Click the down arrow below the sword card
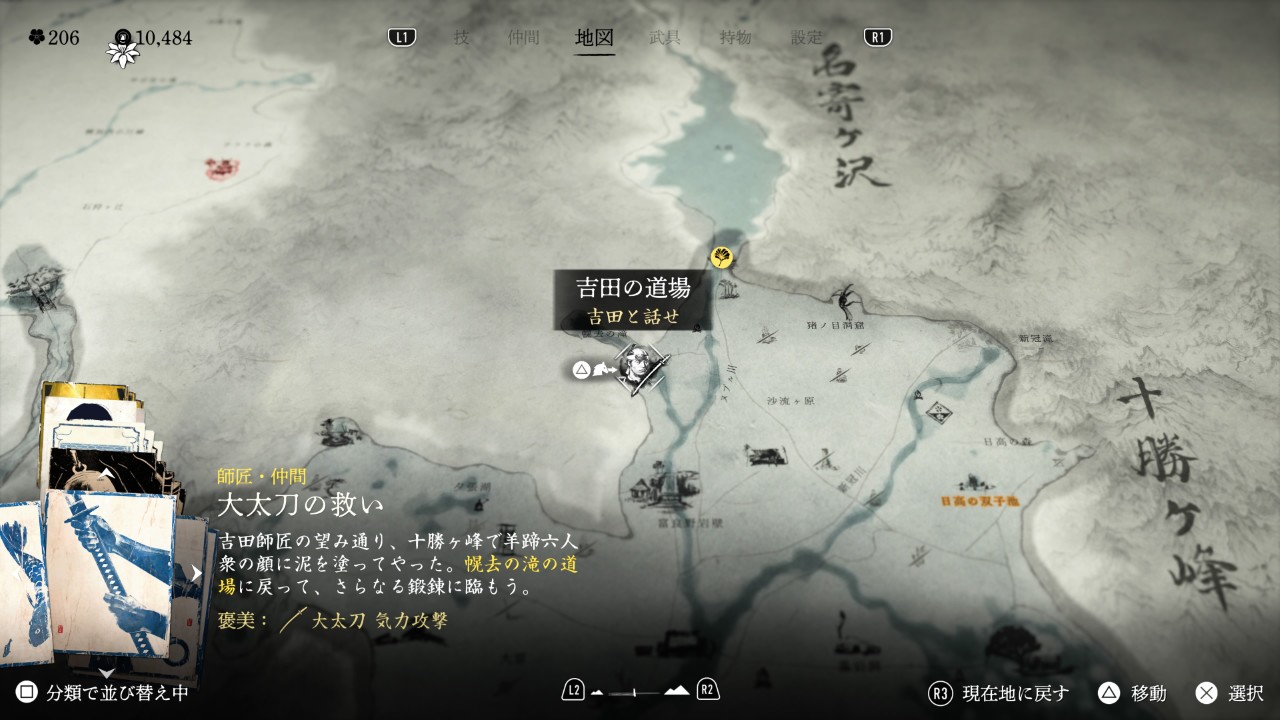1280x720 pixels. pyautogui.click(x=106, y=673)
